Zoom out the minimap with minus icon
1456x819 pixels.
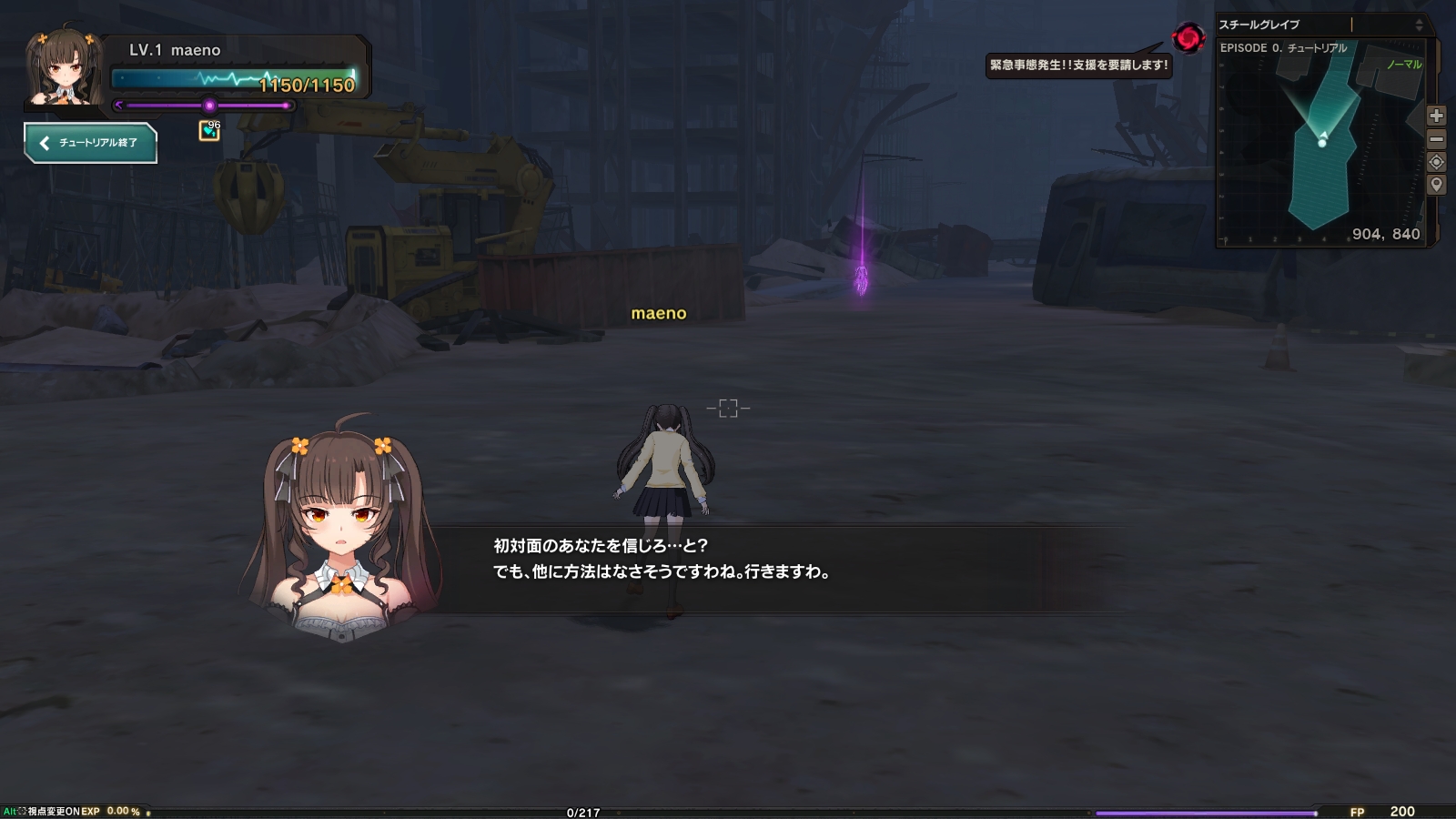pos(1436,139)
